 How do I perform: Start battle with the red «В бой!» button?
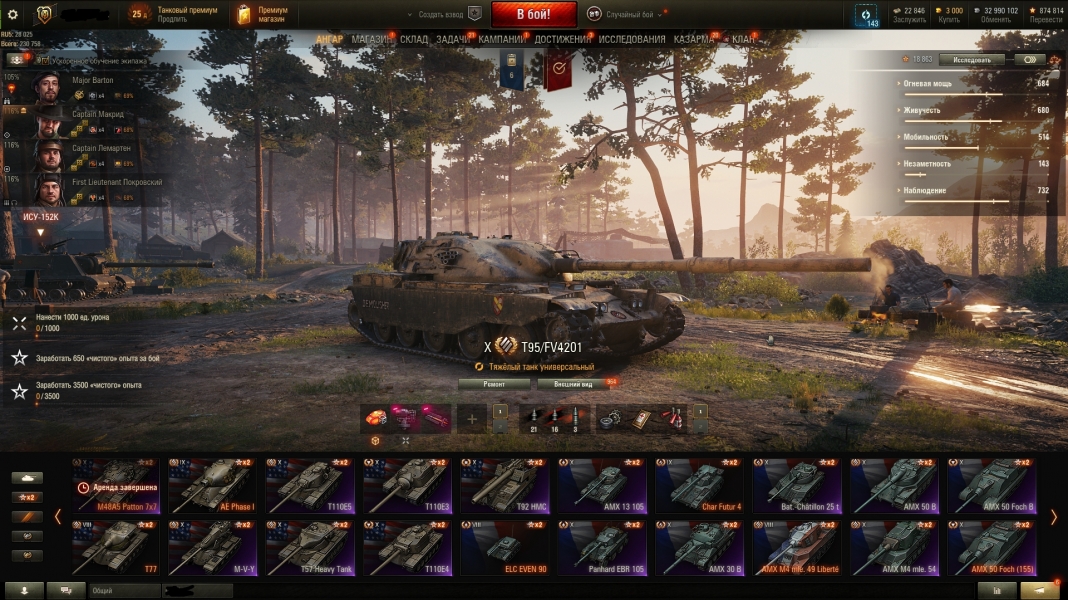533,15
